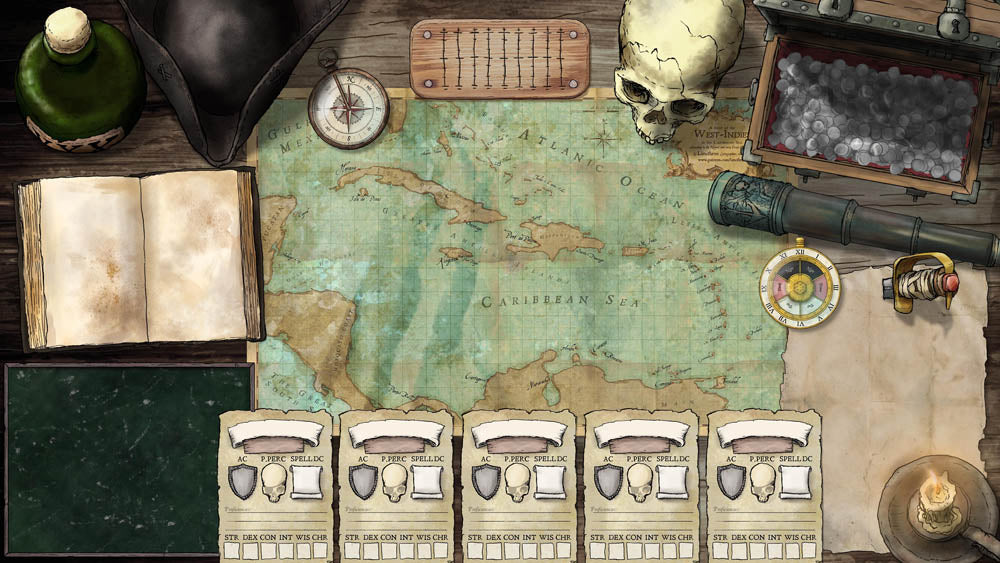Select the green slate chalkboard panel
Viewport: 1000px width, 563px height.
tap(128, 457)
